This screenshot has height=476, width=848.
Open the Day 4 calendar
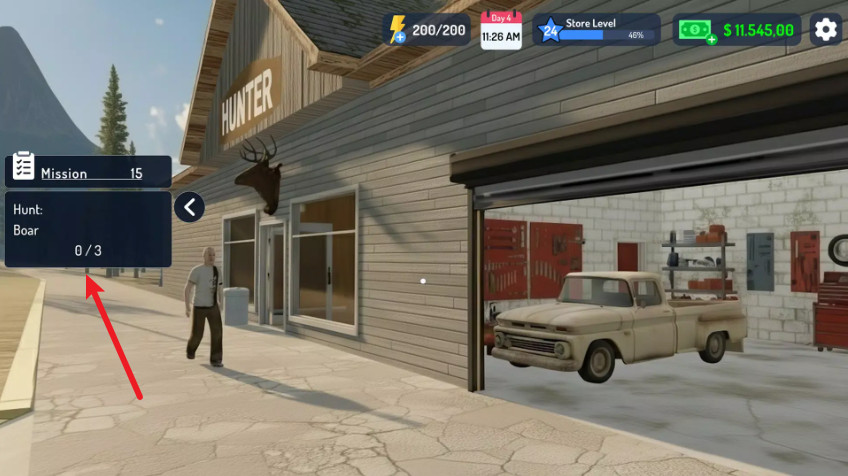500,30
